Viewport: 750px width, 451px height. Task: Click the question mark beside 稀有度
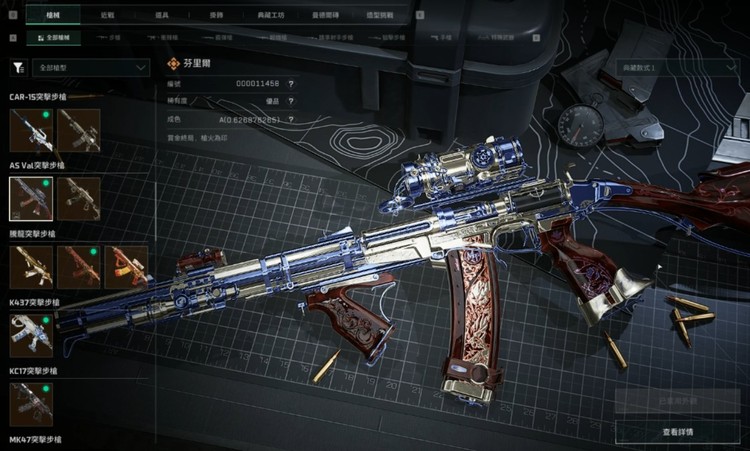pyautogui.click(x=291, y=101)
